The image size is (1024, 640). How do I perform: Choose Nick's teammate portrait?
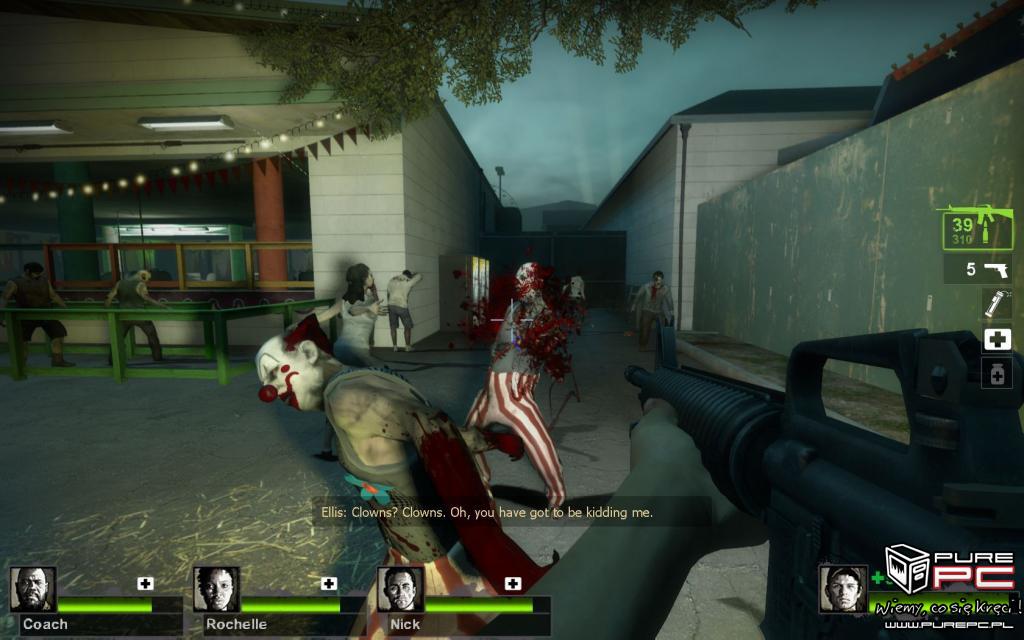coord(401,589)
